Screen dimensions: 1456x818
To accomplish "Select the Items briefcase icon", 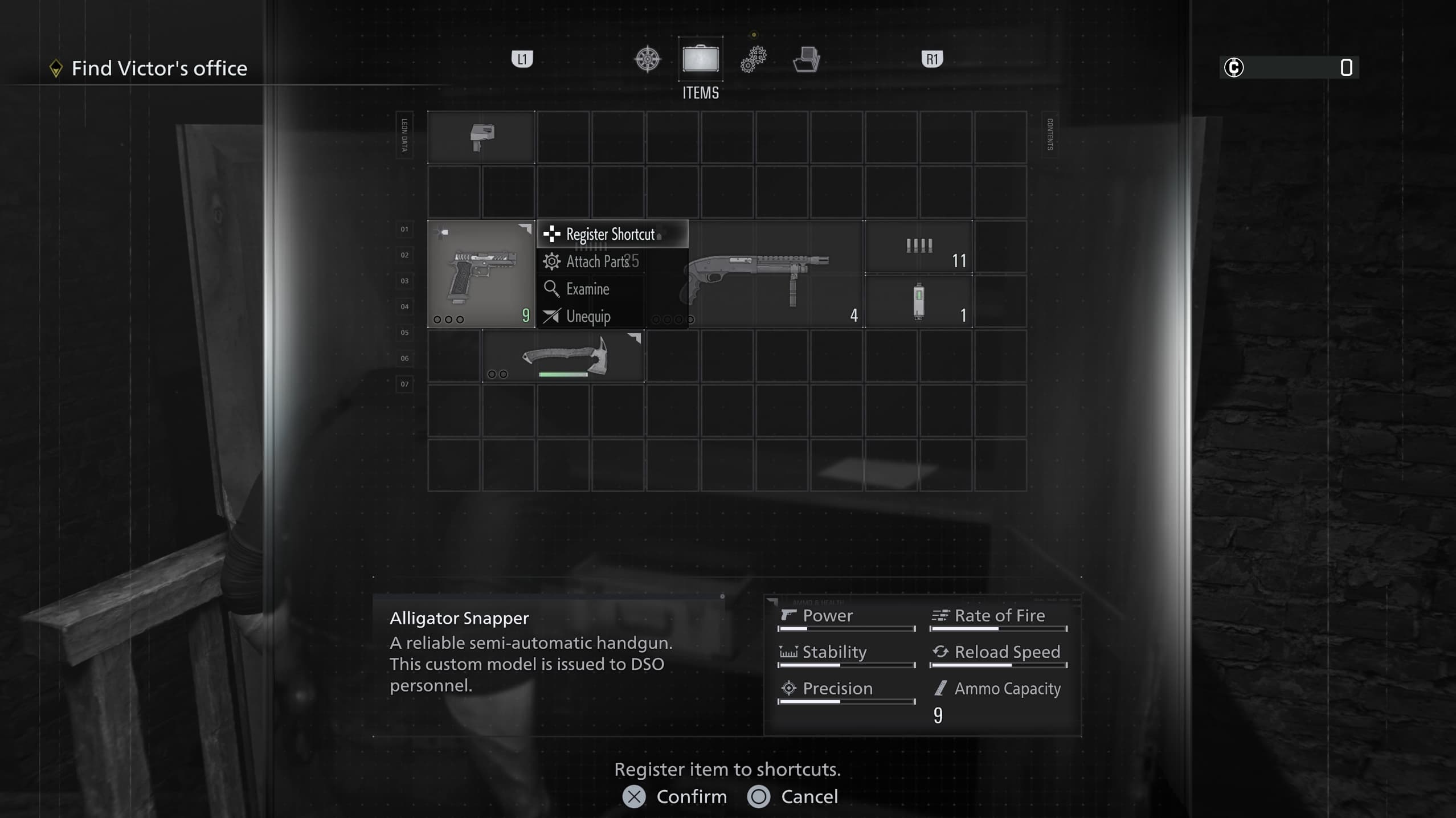I will pyautogui.click(x=700, y=58).
